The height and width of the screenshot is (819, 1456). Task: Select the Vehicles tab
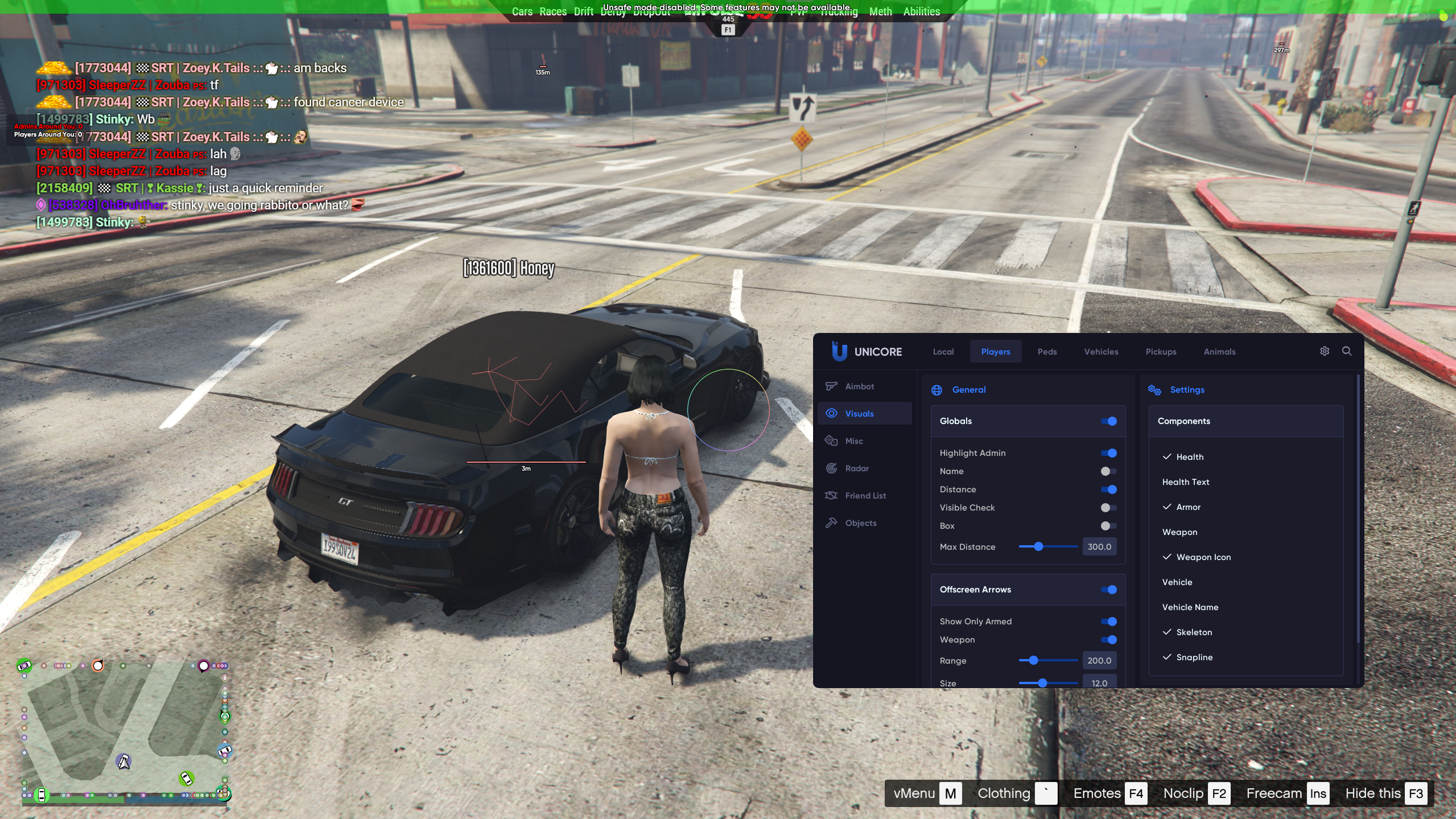pos(1100,352)
